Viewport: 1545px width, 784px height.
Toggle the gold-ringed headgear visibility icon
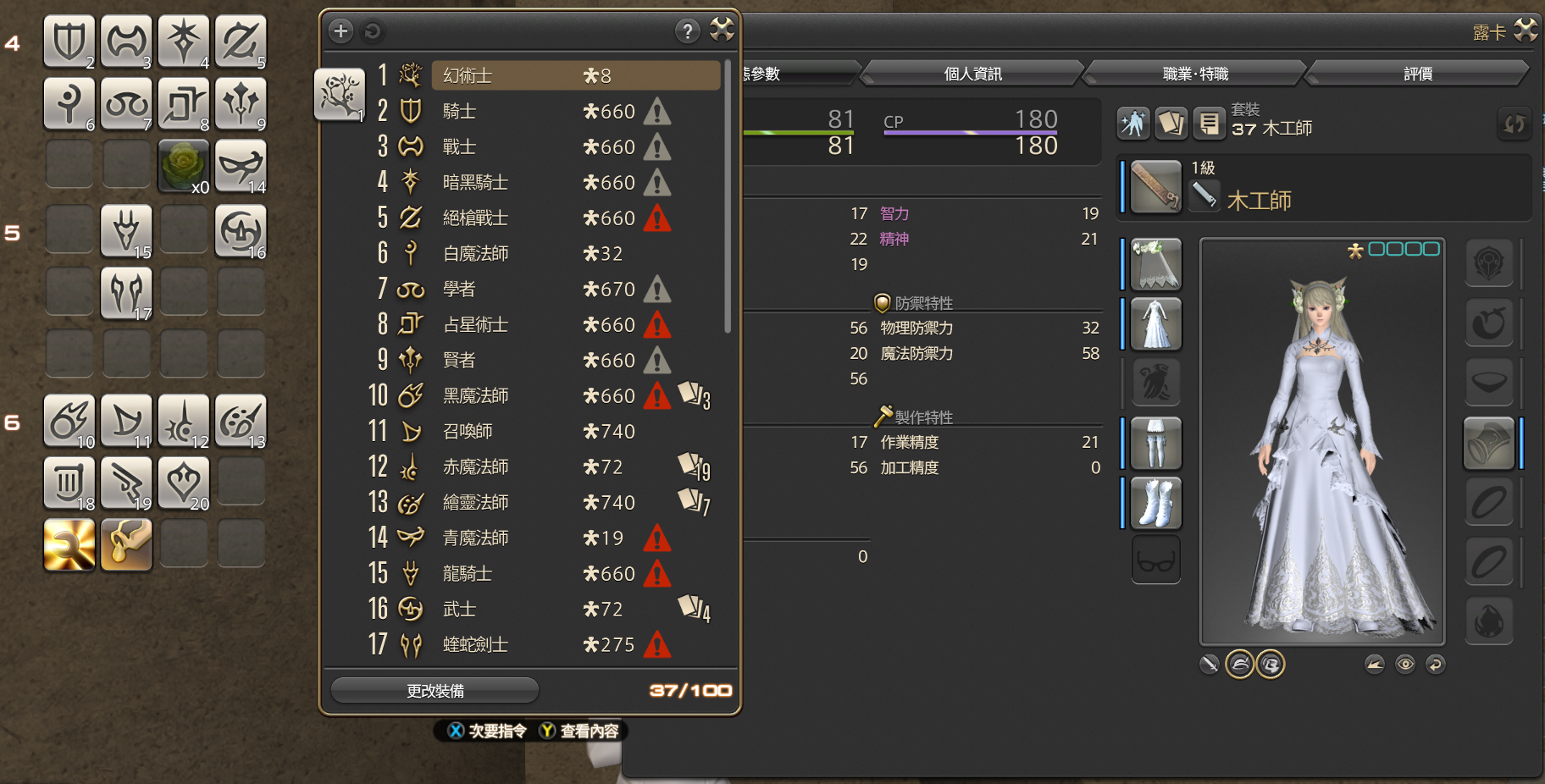[1239, 664]
